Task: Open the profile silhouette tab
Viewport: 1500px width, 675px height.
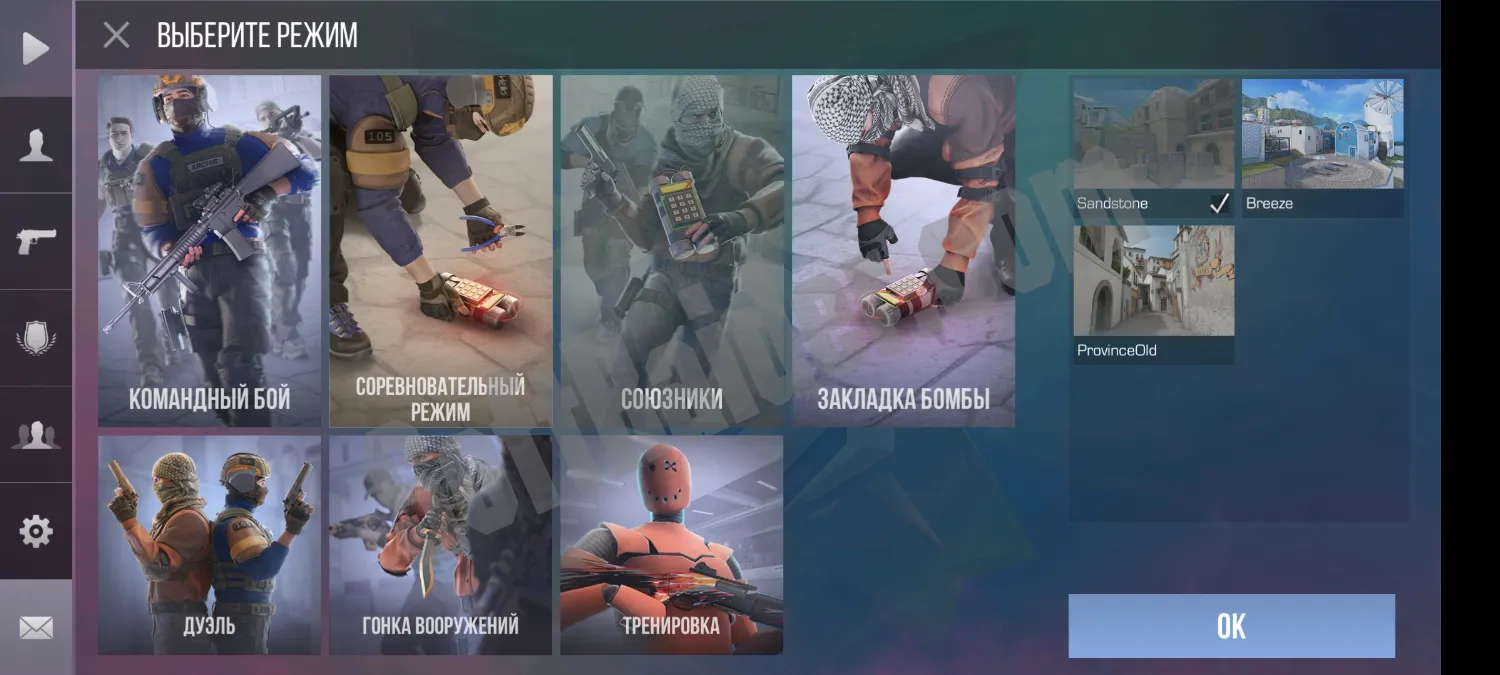Action: [x=36, y=145]
